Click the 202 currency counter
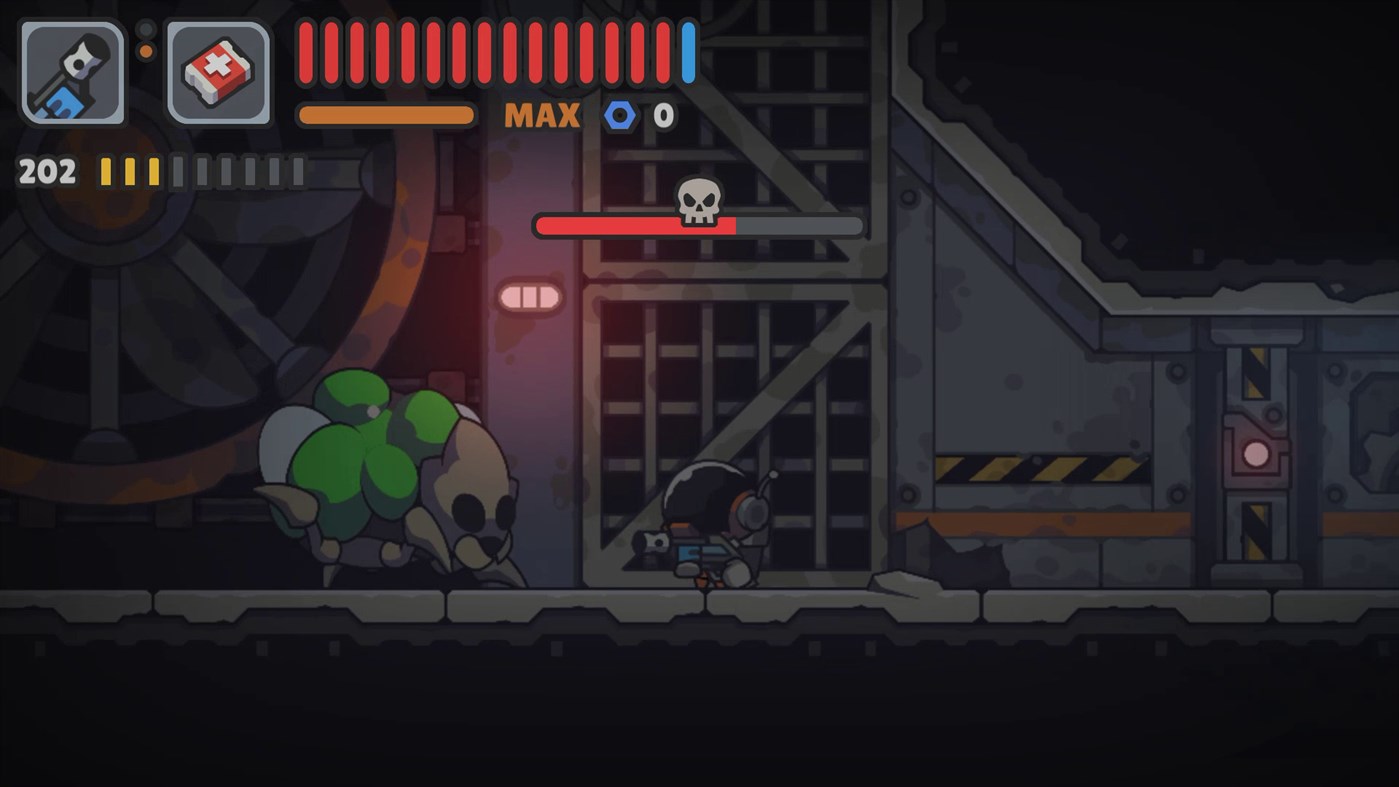This screenshot has height=787, width=1399. coord(45,170)
